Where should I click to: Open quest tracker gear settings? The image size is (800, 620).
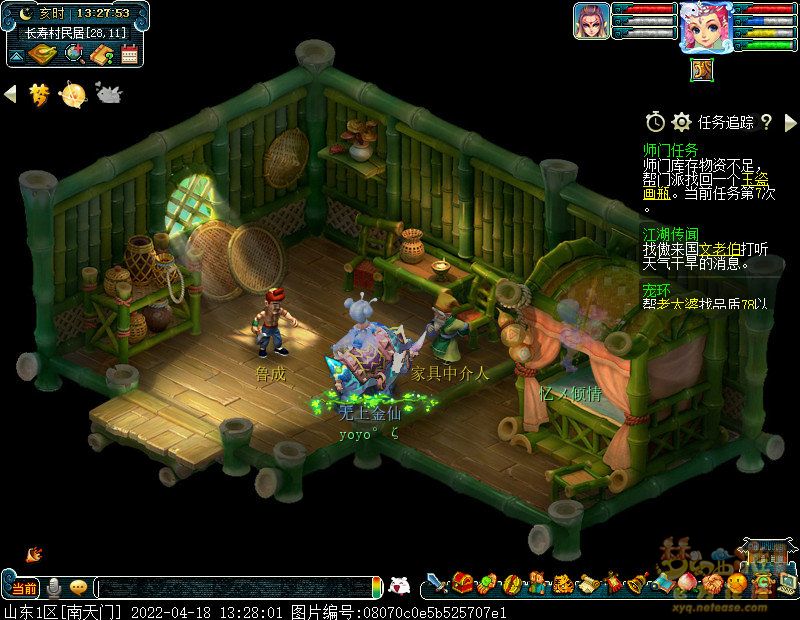pyautogui.click(x=682, y=122)
